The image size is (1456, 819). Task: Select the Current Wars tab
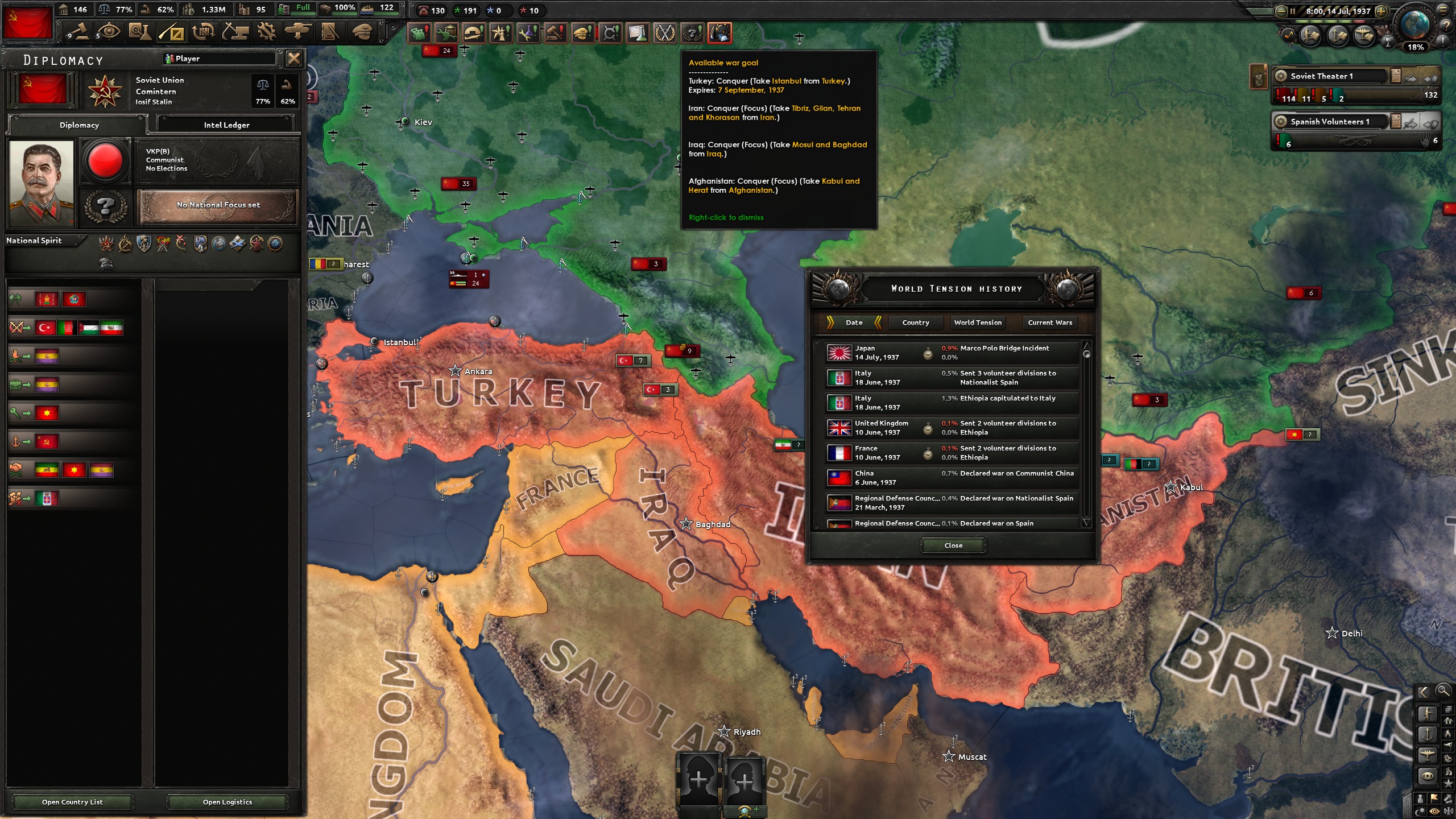click(x=1049, y=322)
